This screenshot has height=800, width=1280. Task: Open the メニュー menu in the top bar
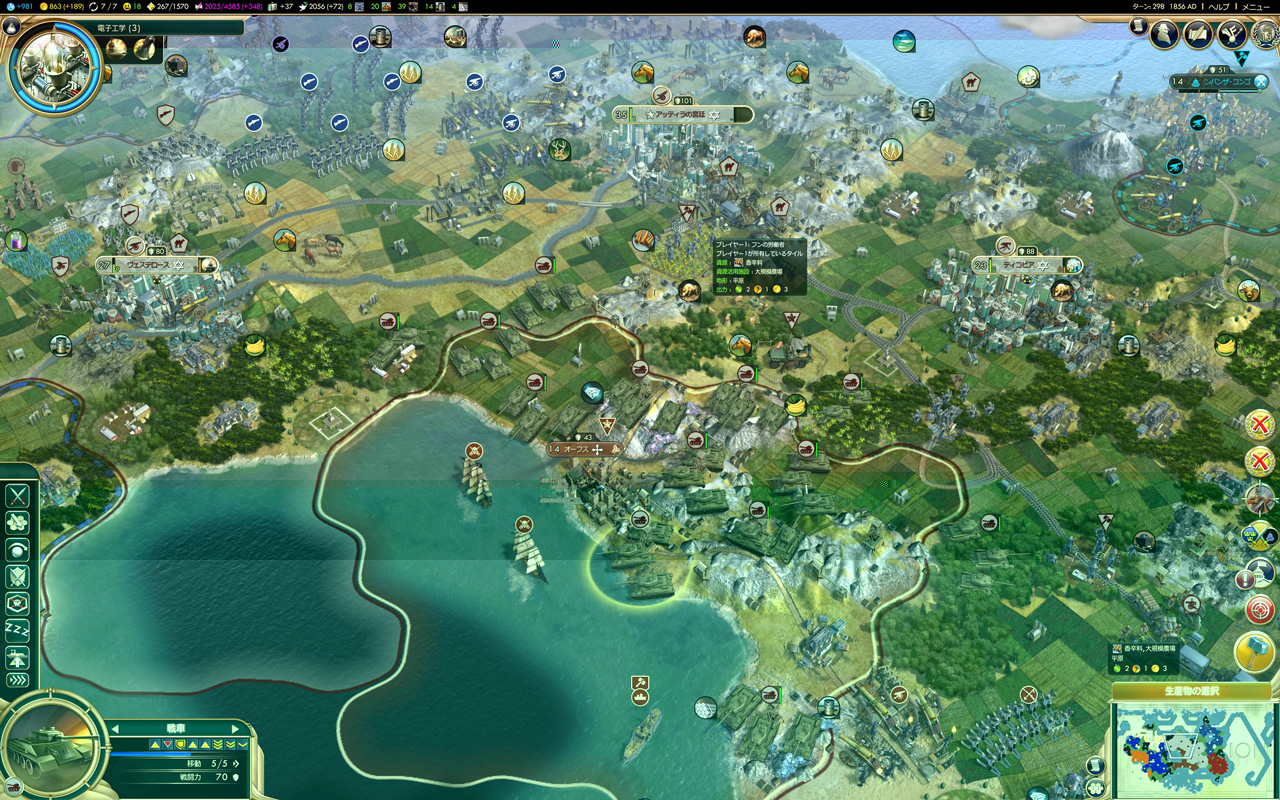[x=1255, y=6]
